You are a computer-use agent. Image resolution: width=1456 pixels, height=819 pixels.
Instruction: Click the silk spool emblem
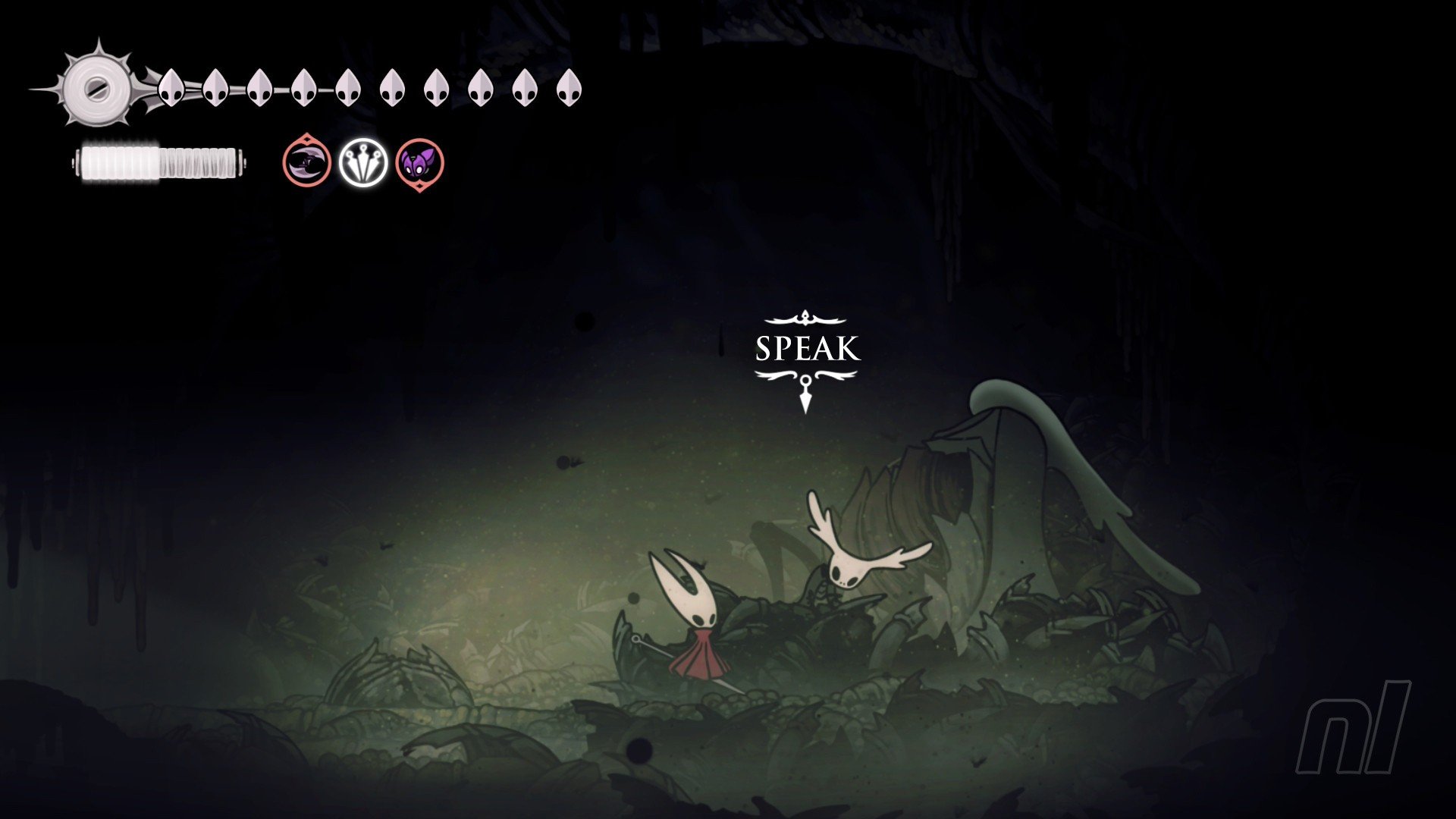tap(96, 87)
